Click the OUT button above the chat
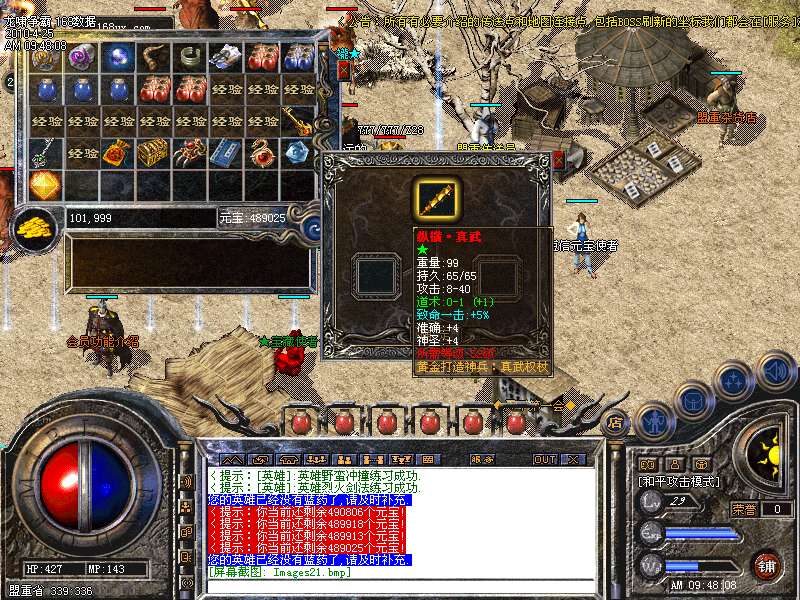The image size is (800, 600). click(545, 459)
